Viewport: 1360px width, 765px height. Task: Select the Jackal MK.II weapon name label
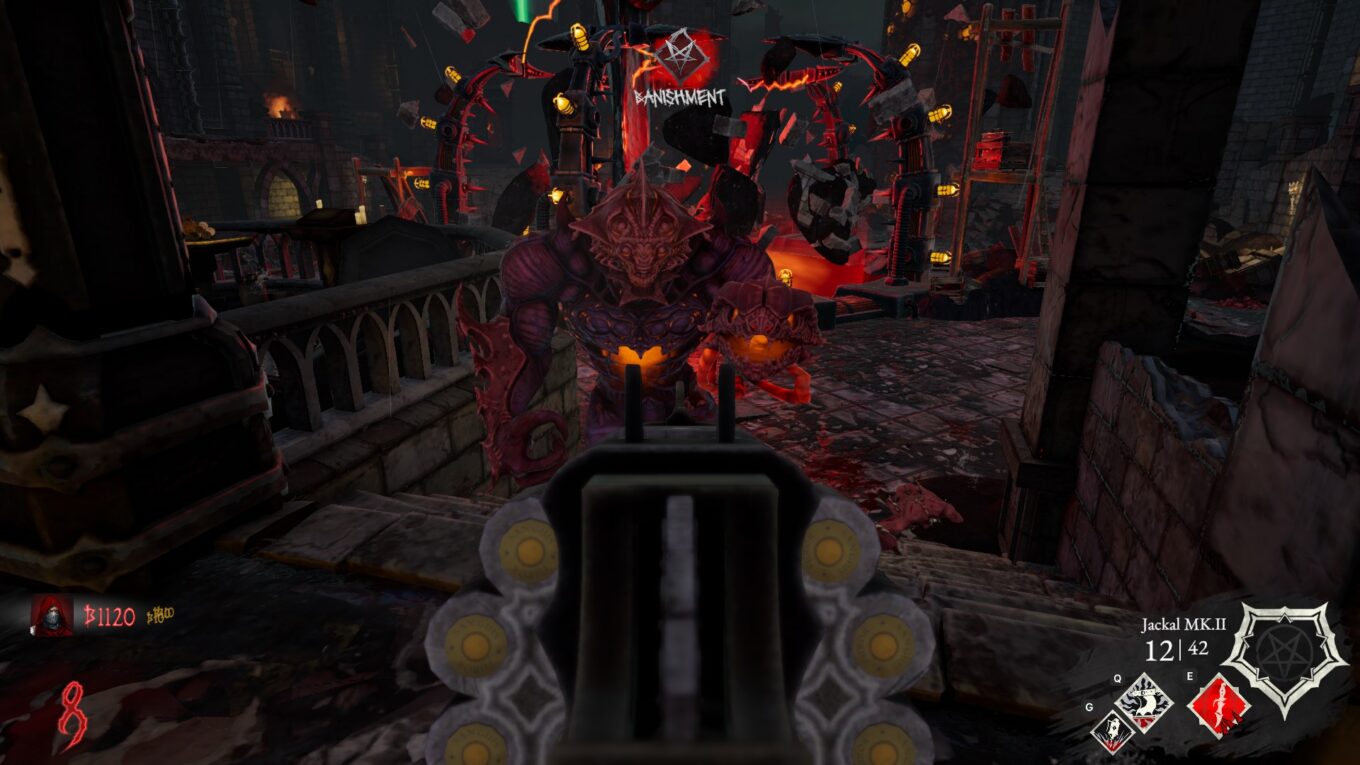(1184, 624)
